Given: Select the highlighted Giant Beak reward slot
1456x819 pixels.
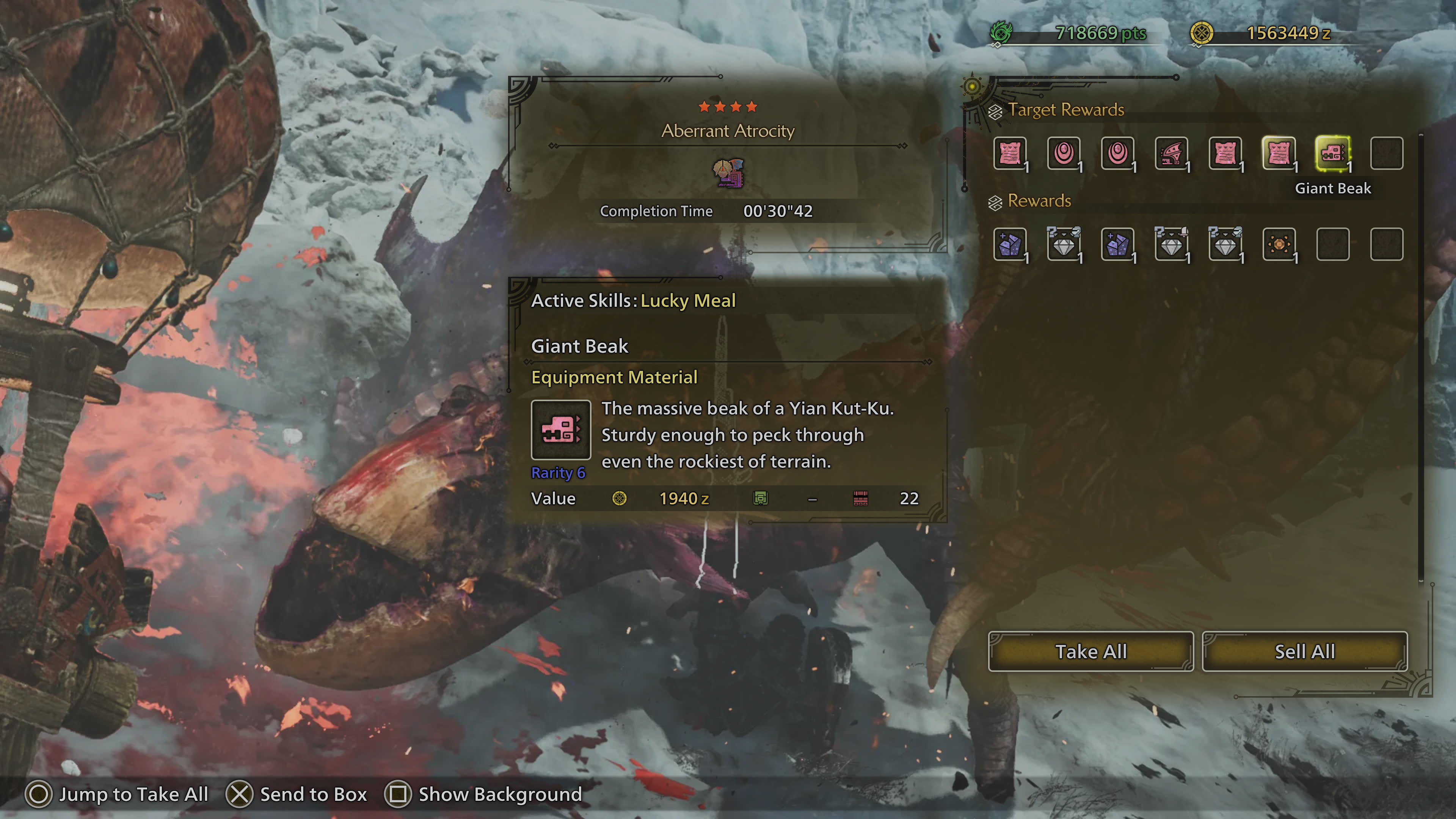Looking at the screenshot, I should 1332,153.
